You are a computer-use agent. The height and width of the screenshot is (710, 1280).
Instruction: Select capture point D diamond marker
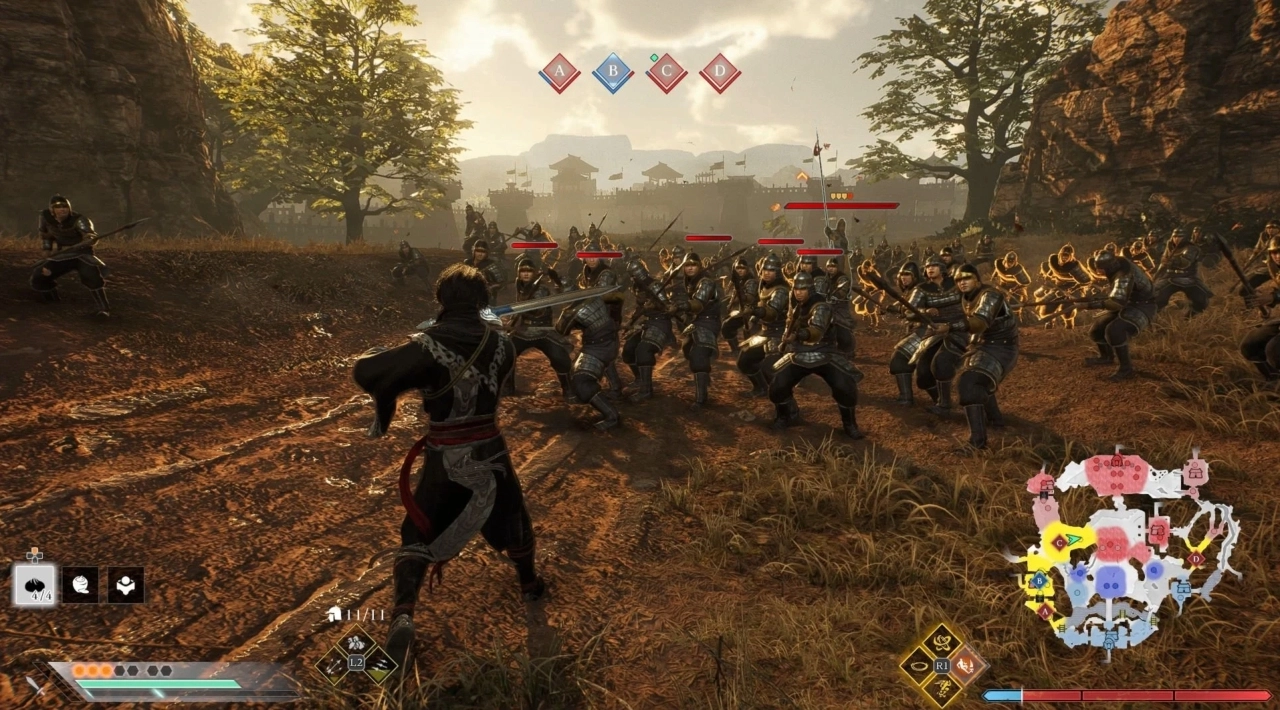point(719,73)
